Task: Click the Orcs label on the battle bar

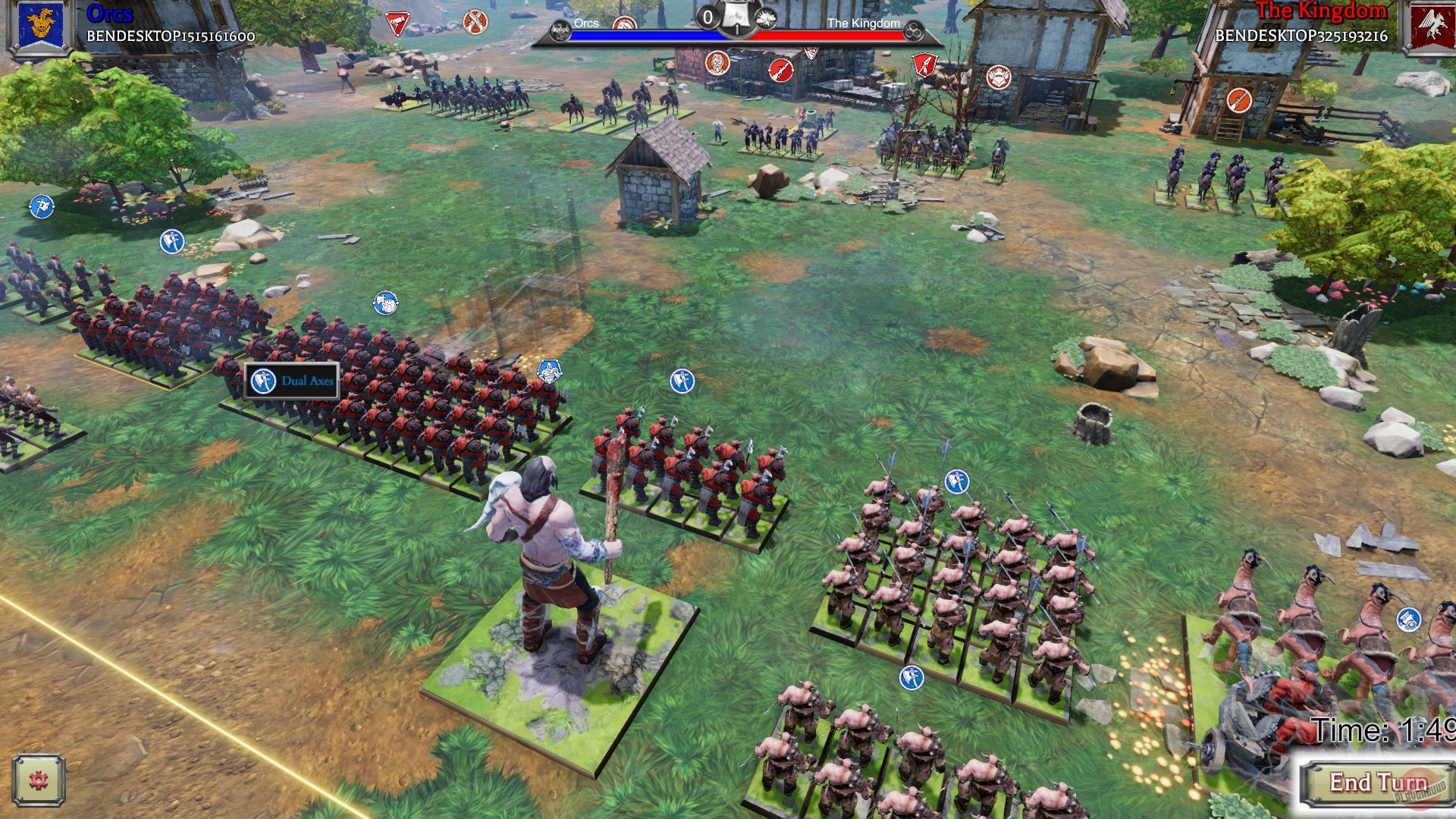Action: coord(585,24)
